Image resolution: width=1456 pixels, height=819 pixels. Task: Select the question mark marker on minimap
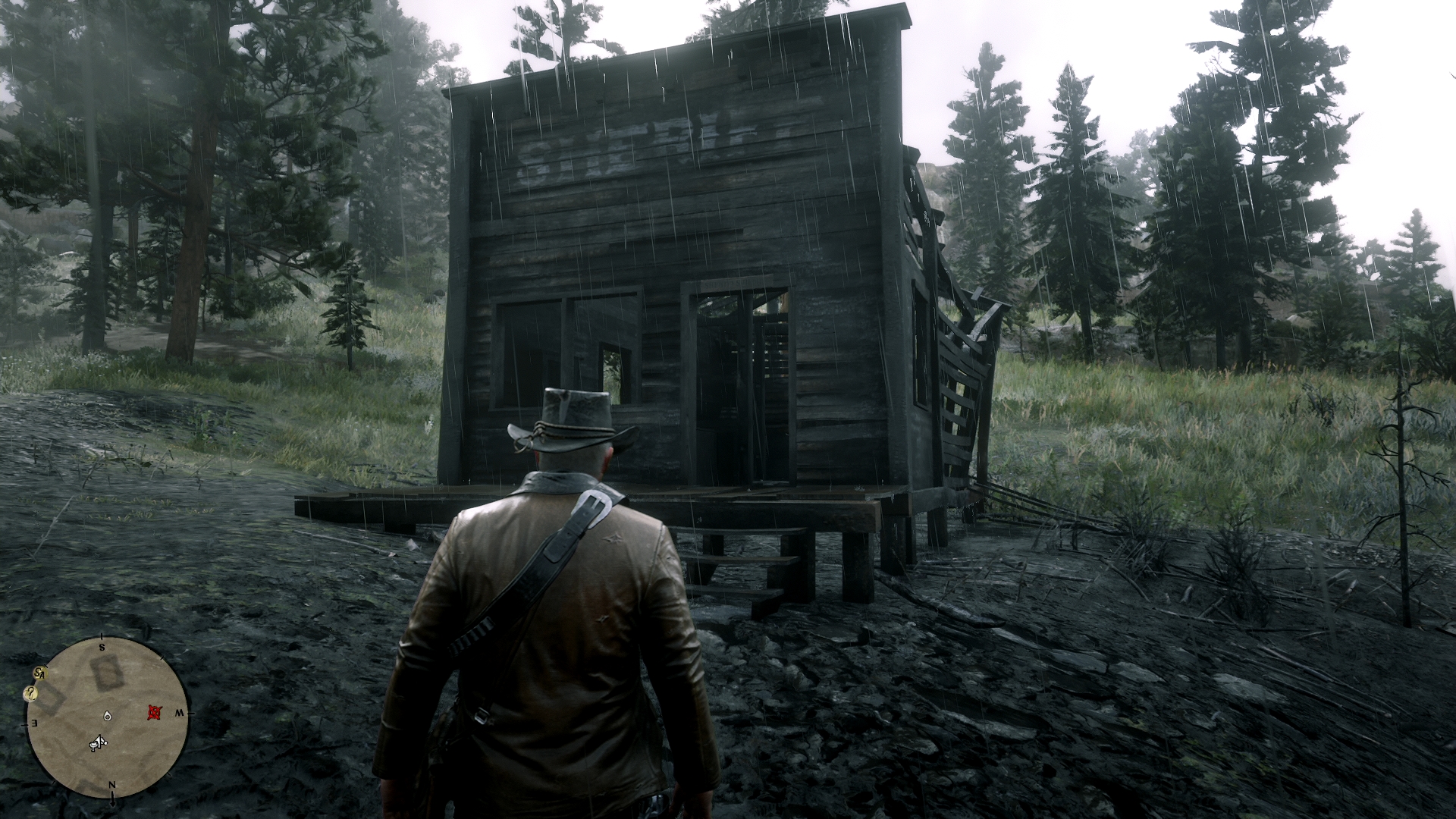[x=31, y=692]
